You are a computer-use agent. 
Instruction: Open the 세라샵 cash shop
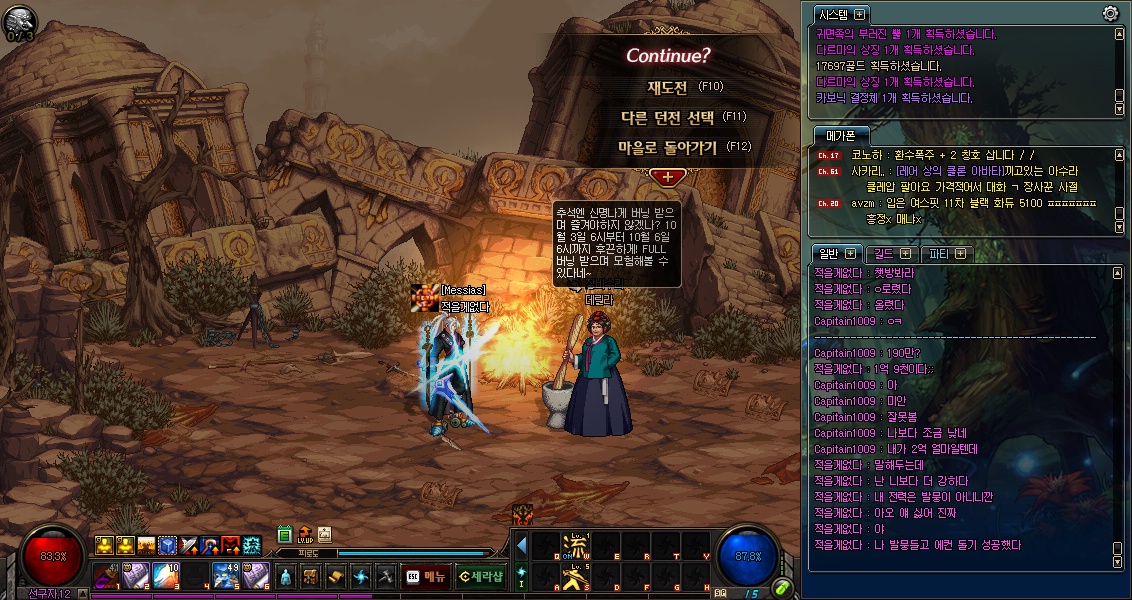(x=481, y=577)
